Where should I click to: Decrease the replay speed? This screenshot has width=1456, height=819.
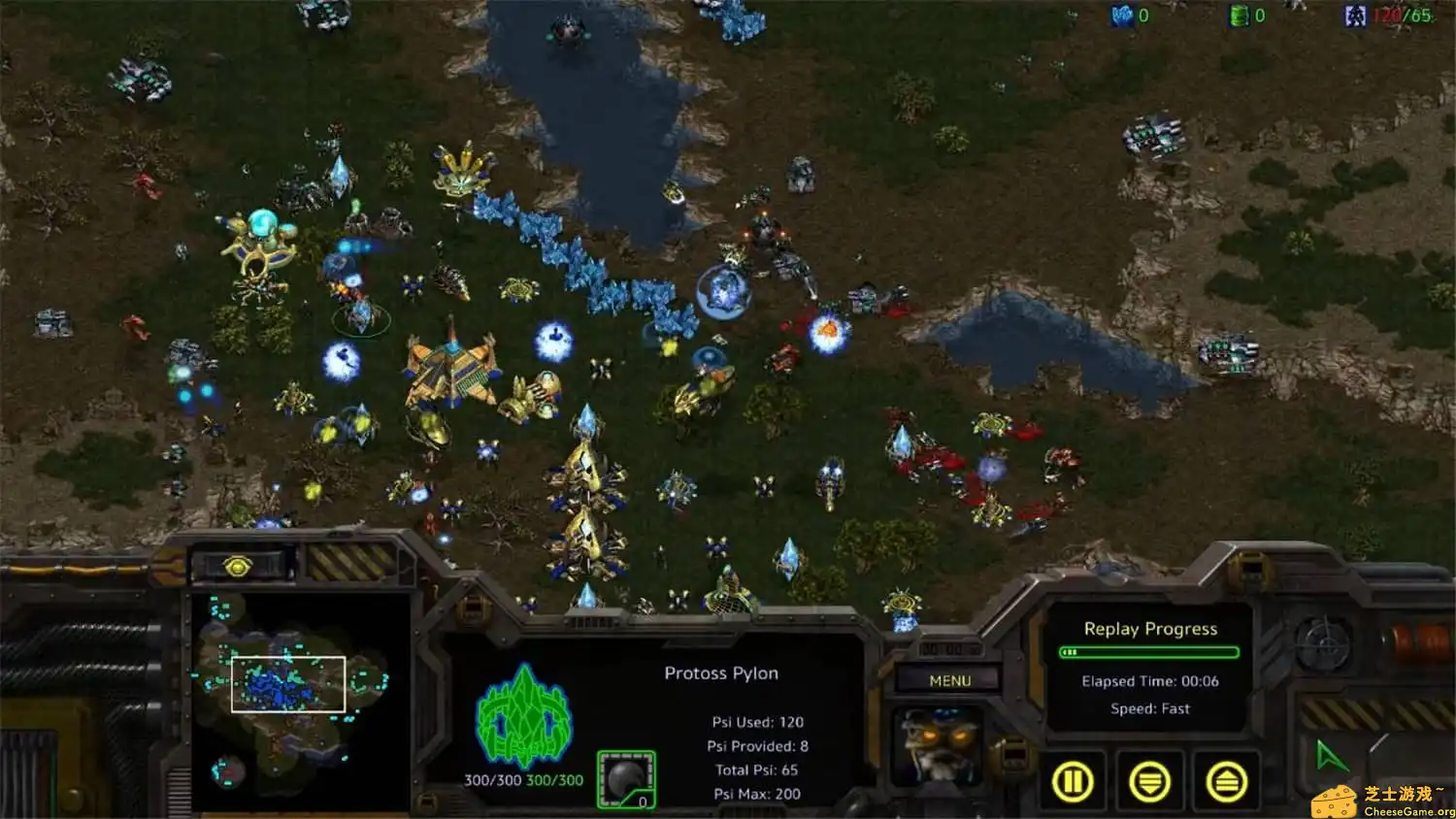coord(1149,782)
